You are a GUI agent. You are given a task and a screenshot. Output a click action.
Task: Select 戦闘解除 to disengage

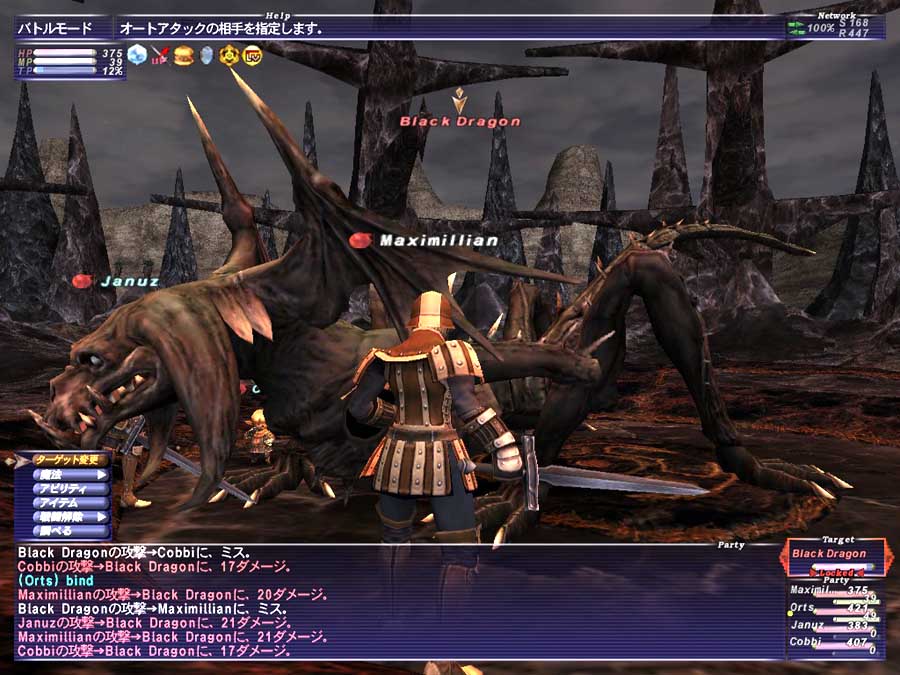coord(62,517)
